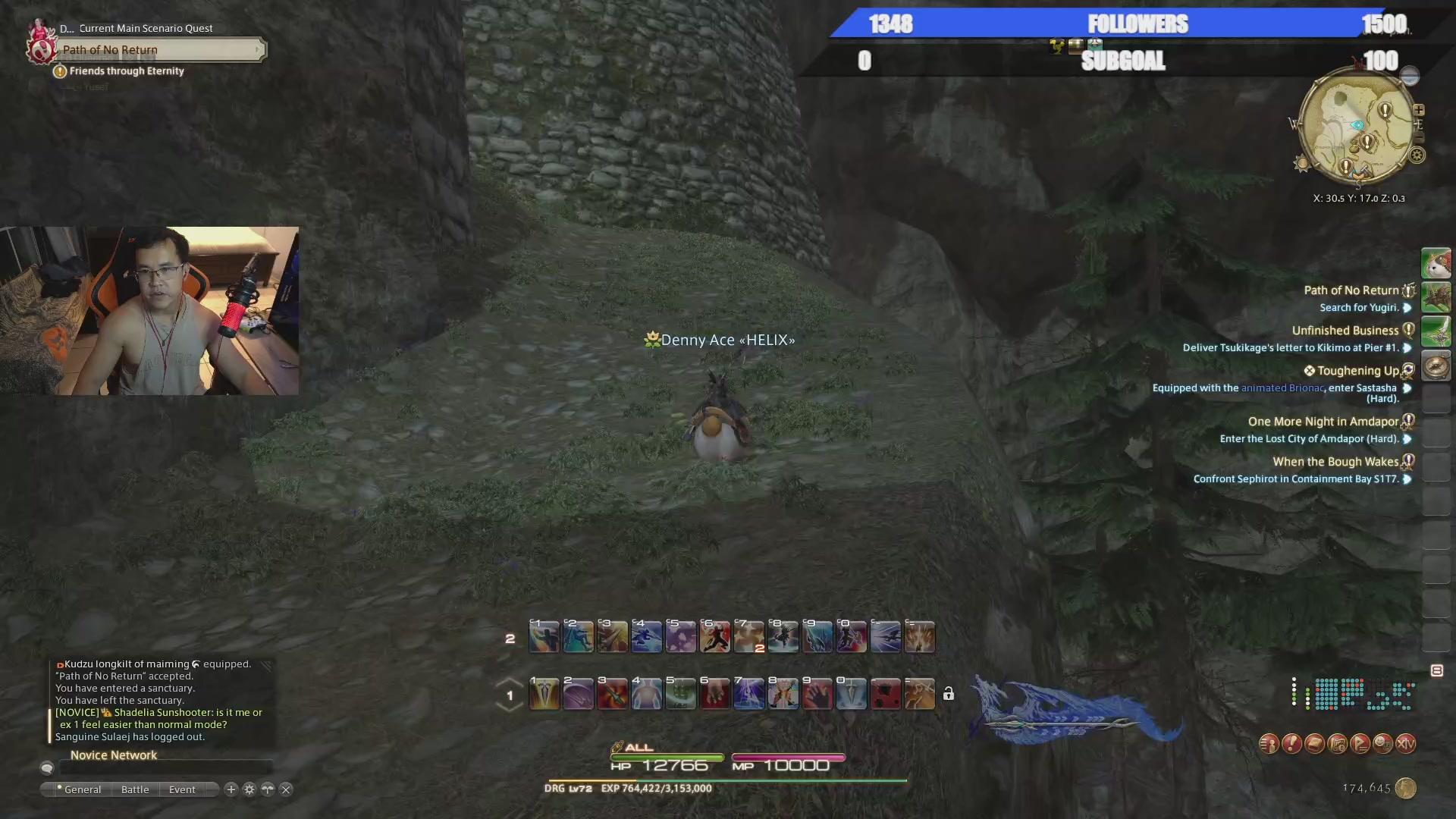
Task: Toggle the Novice Network sprout button
Action: [x=268, y=789]
